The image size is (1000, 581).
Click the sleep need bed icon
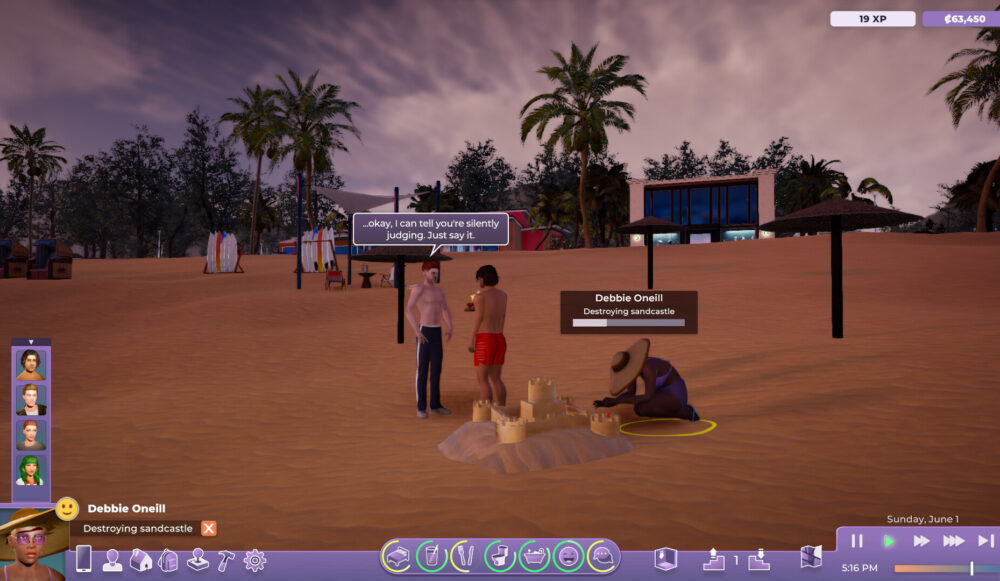[397, 555]
